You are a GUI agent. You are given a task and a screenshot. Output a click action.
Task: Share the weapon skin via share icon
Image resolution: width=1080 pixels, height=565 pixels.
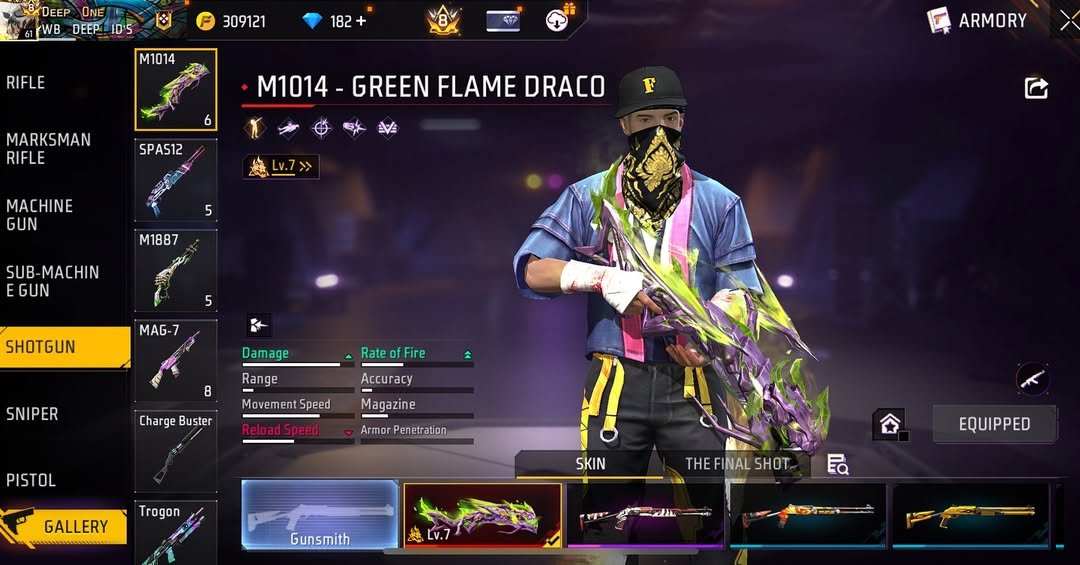[1036, 88]
